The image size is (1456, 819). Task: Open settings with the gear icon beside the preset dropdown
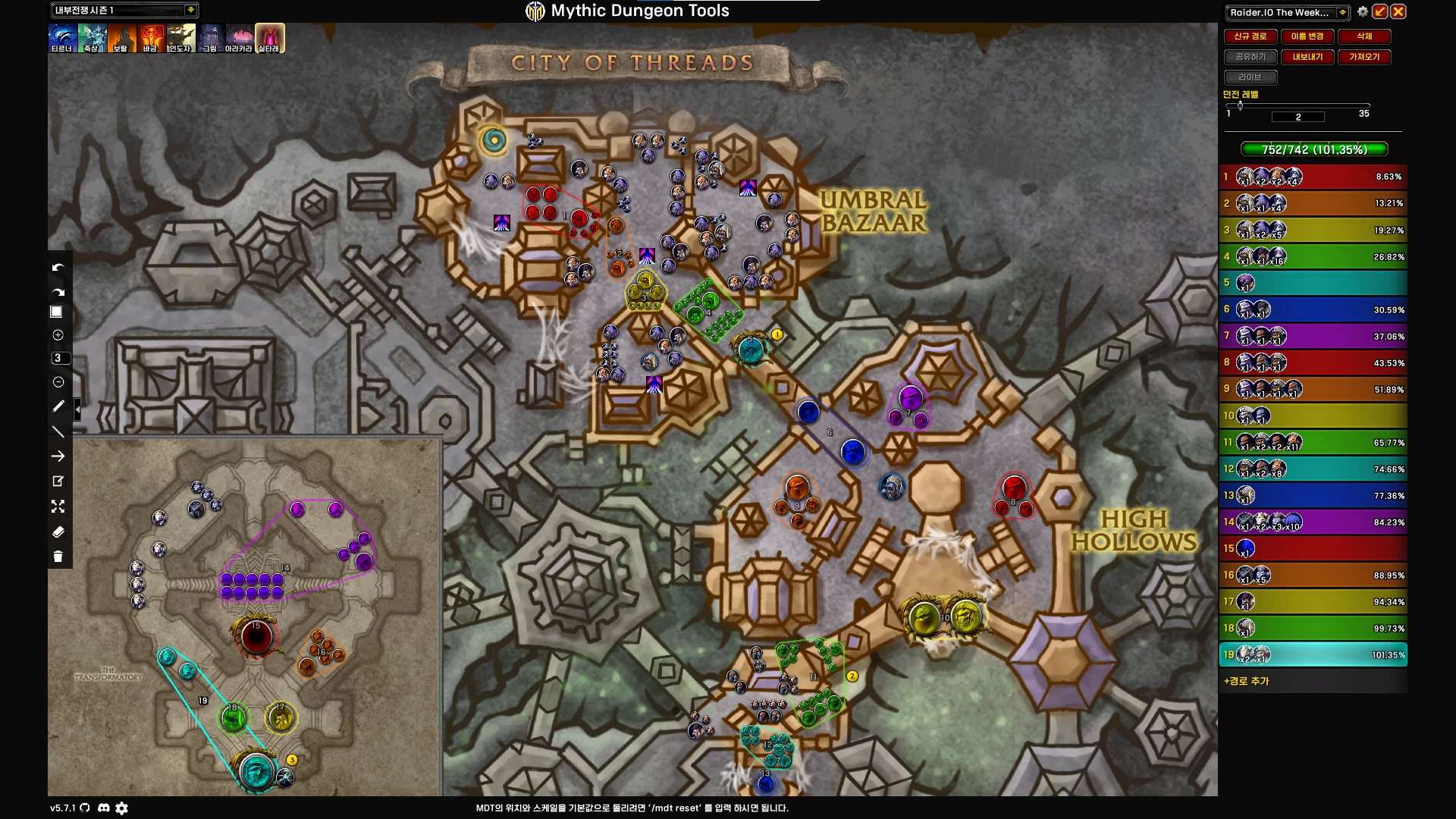1363,12
